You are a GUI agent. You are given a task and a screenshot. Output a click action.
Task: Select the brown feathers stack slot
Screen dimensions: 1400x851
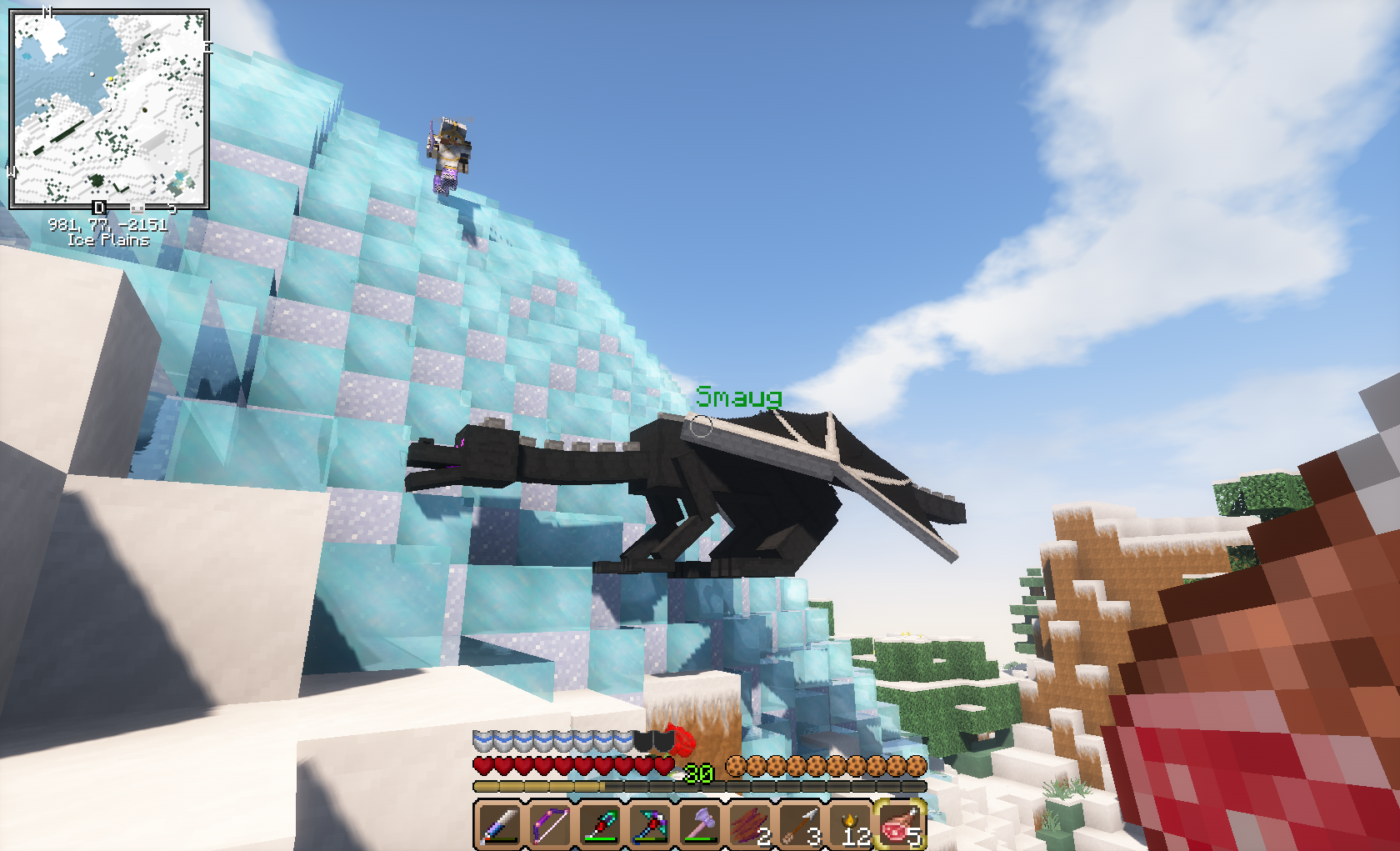[750, 824]
